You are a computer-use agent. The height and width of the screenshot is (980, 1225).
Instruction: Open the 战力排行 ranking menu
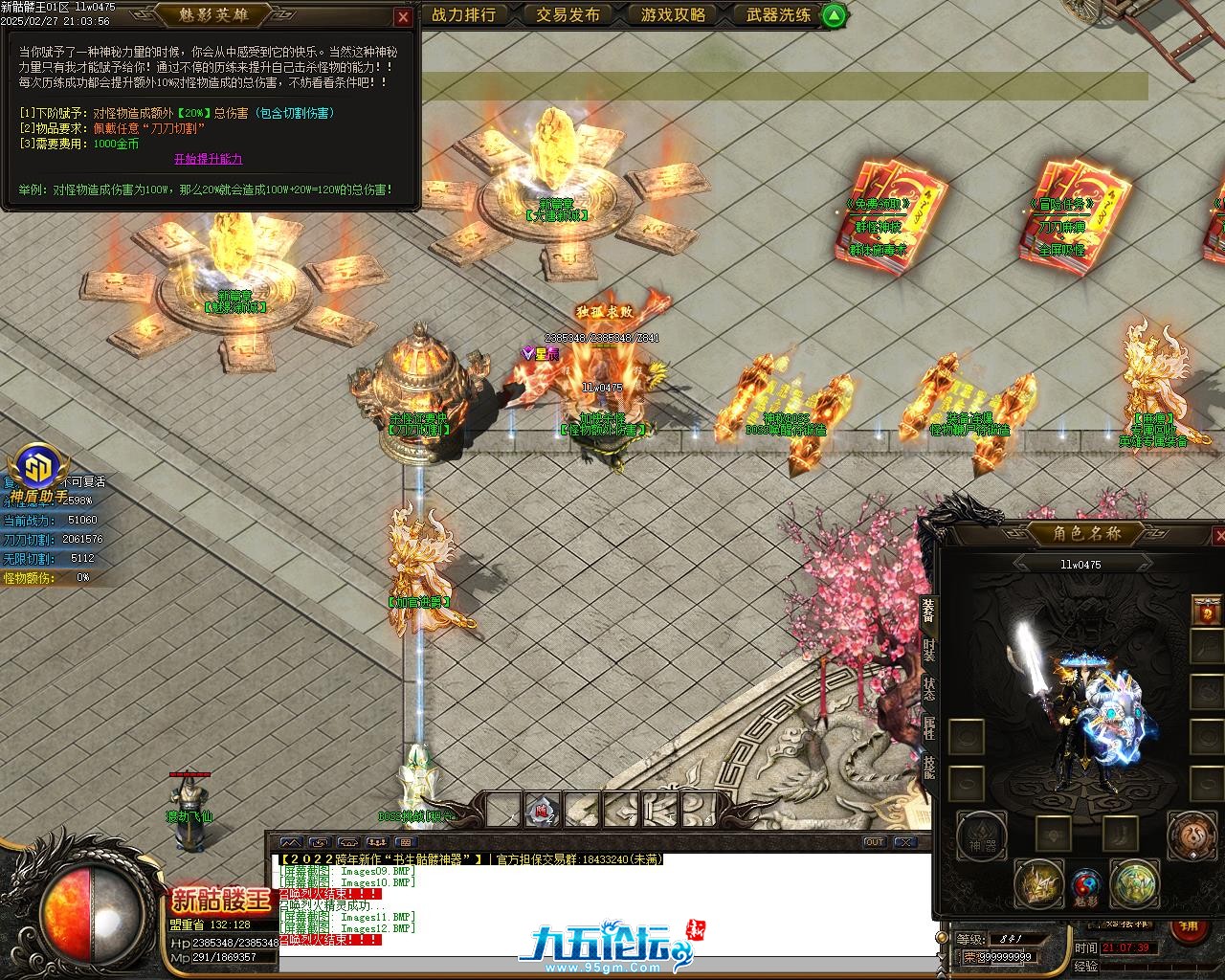(x=464, y=14)
